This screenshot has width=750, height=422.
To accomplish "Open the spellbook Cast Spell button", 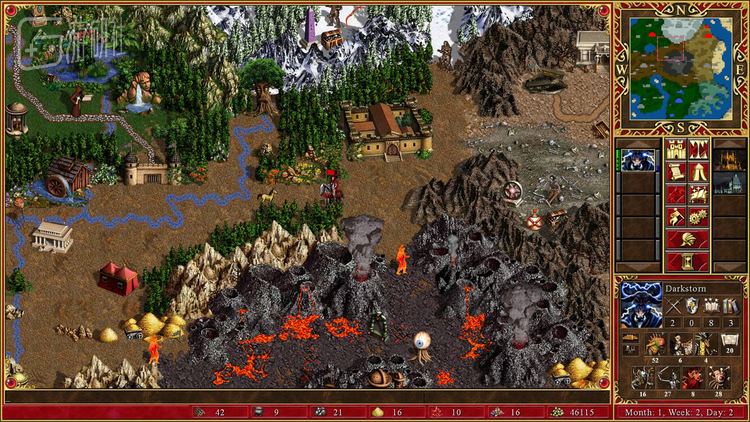I will pyautogui.click(x=698, y=195).
